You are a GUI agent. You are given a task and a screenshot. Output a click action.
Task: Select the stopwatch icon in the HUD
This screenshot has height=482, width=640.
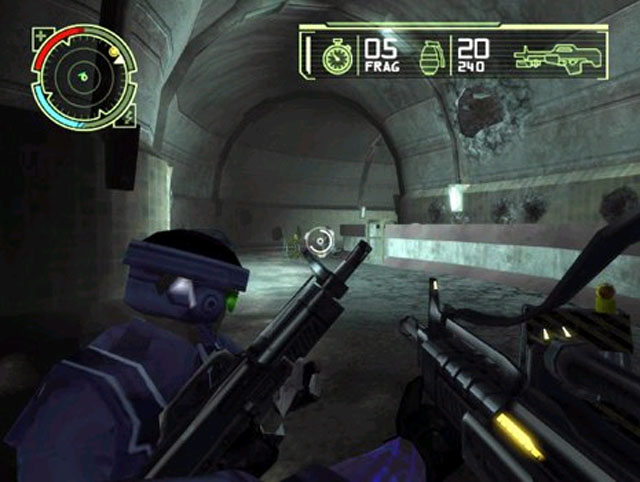[x=337, y=56]
